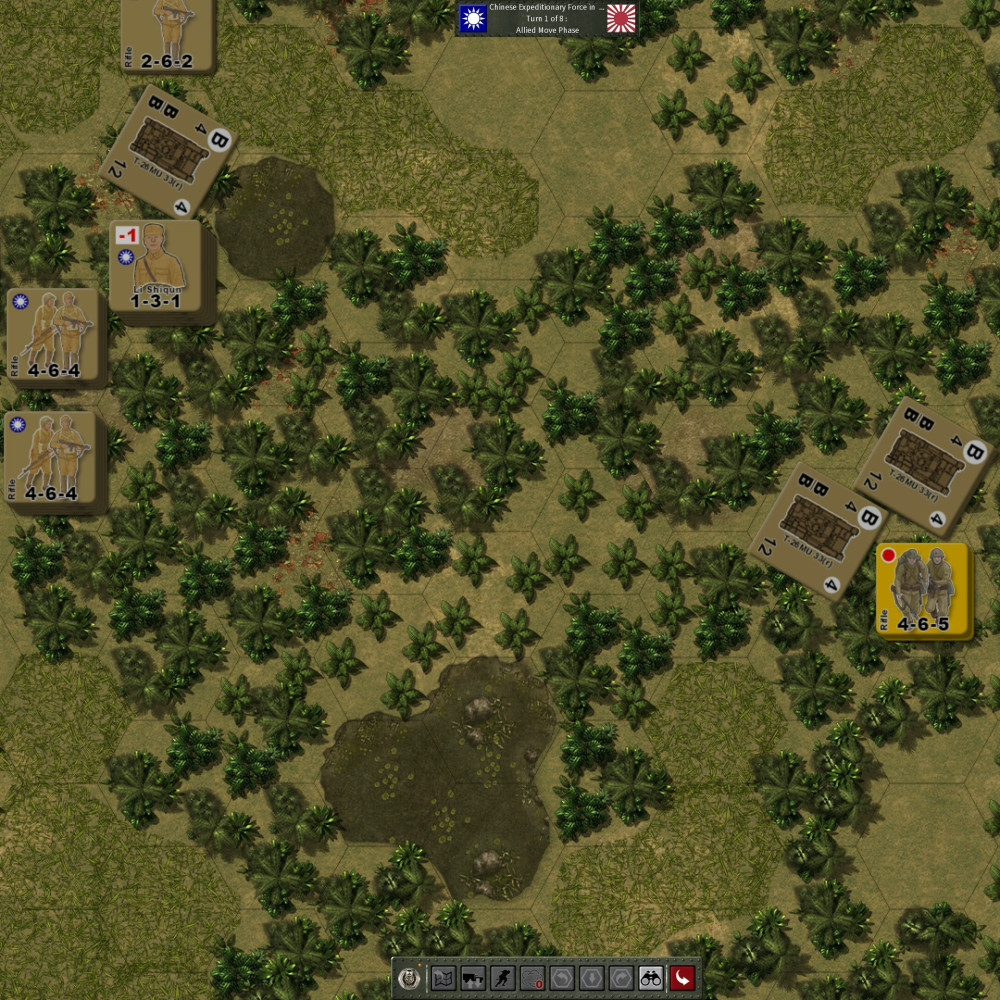The image size is (1000, 1000).
Task: Select the Li Shiqun leader unit
Action: point(160,267)
